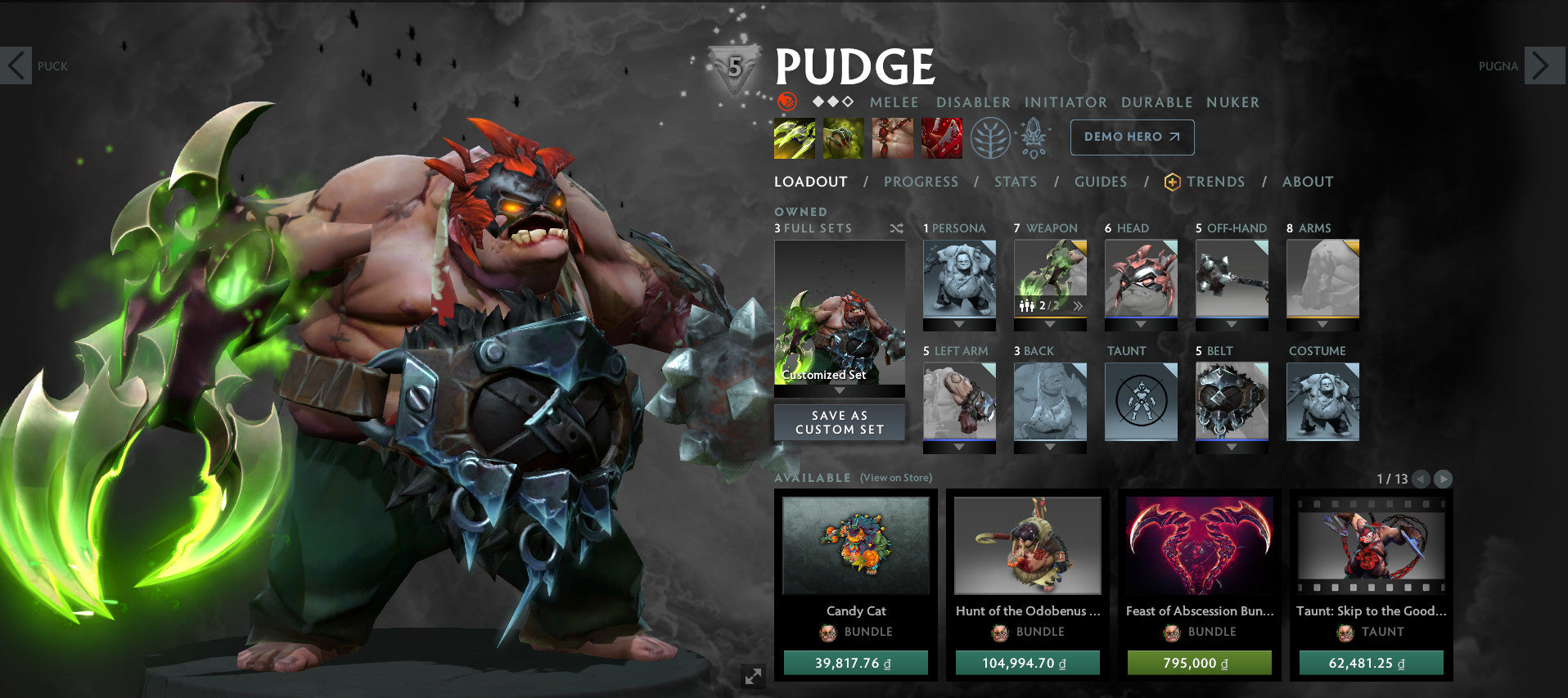Viewport: 1568px width, 698px height.
Task: Expand the Head slot dropdown arrow
Action: click(1140, 324)
